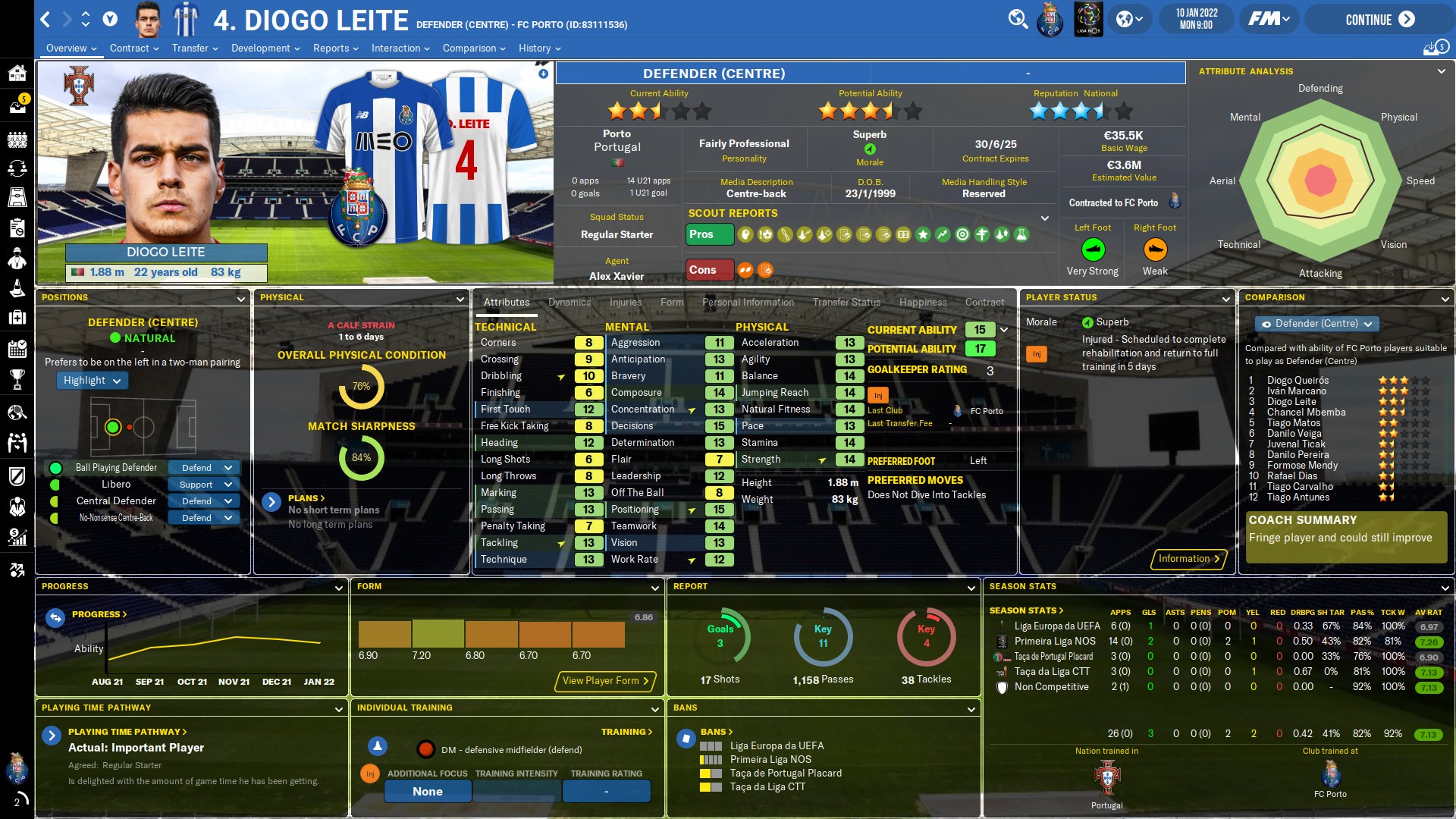This screenshot has width=1456, height=819.
Task: Switch to the Injuries tab
Action: click(626, 302)
